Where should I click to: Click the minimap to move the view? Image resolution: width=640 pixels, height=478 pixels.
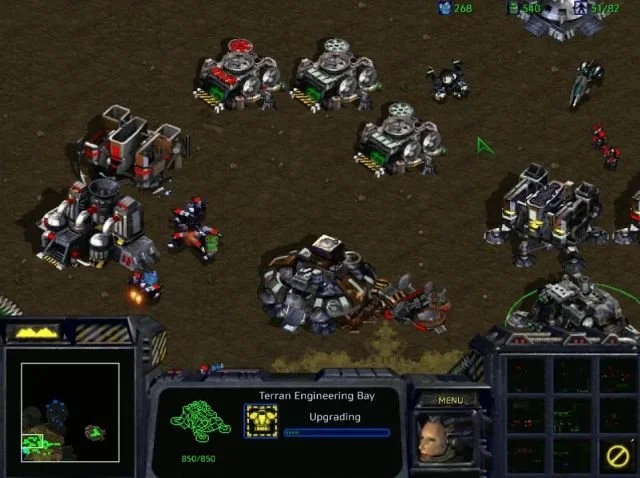pos(70,412)
